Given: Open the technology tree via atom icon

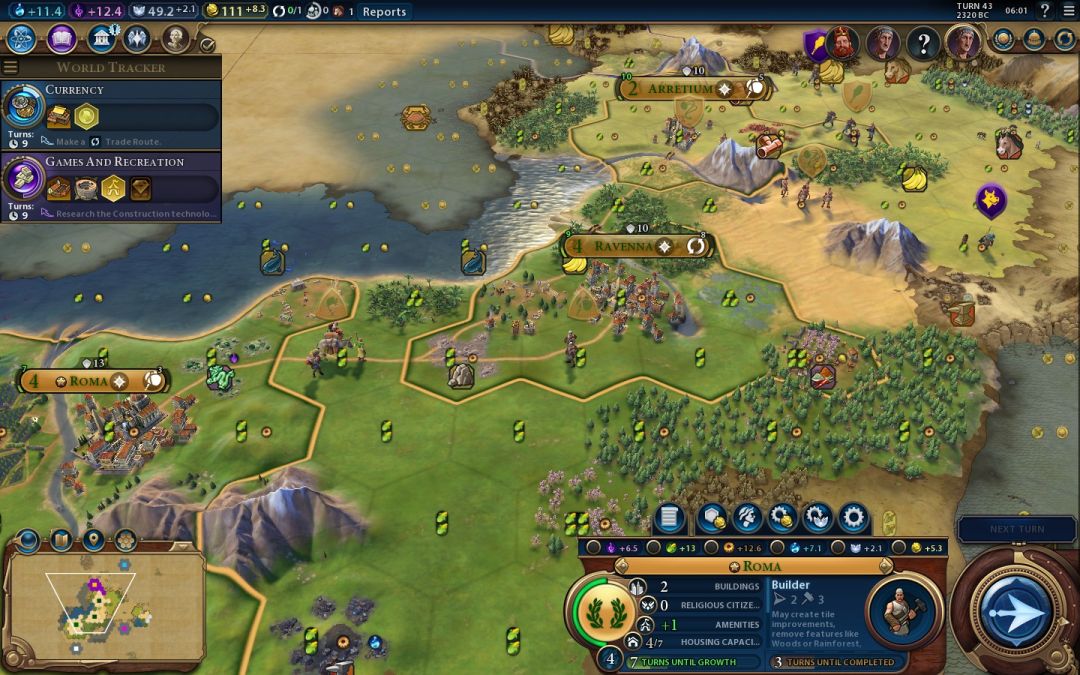Looking at the screenshot, I should [22, 39].
